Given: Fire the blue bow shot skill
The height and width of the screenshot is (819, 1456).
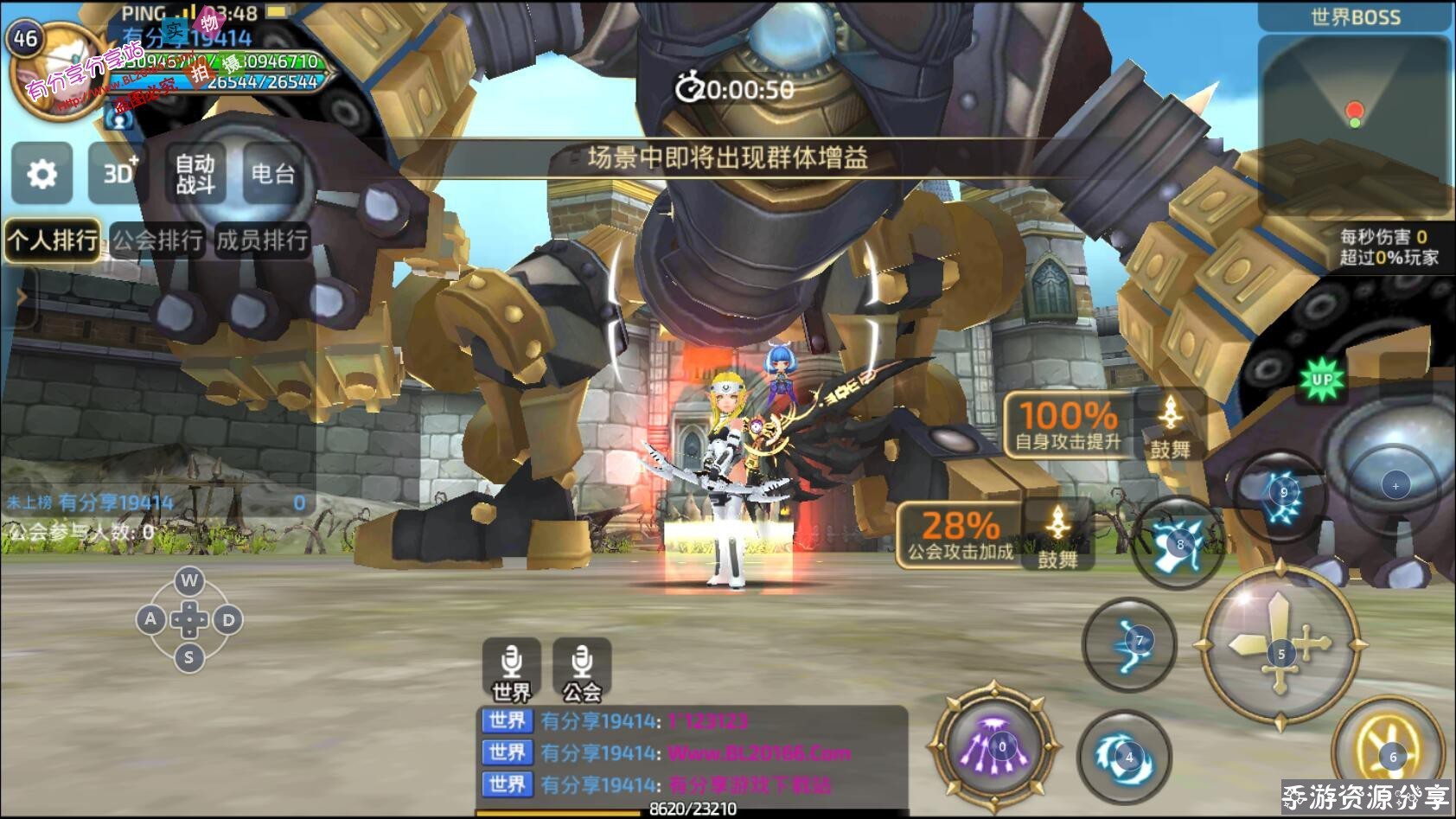Looking at the screenshot, I should (x=1130, y=643).
